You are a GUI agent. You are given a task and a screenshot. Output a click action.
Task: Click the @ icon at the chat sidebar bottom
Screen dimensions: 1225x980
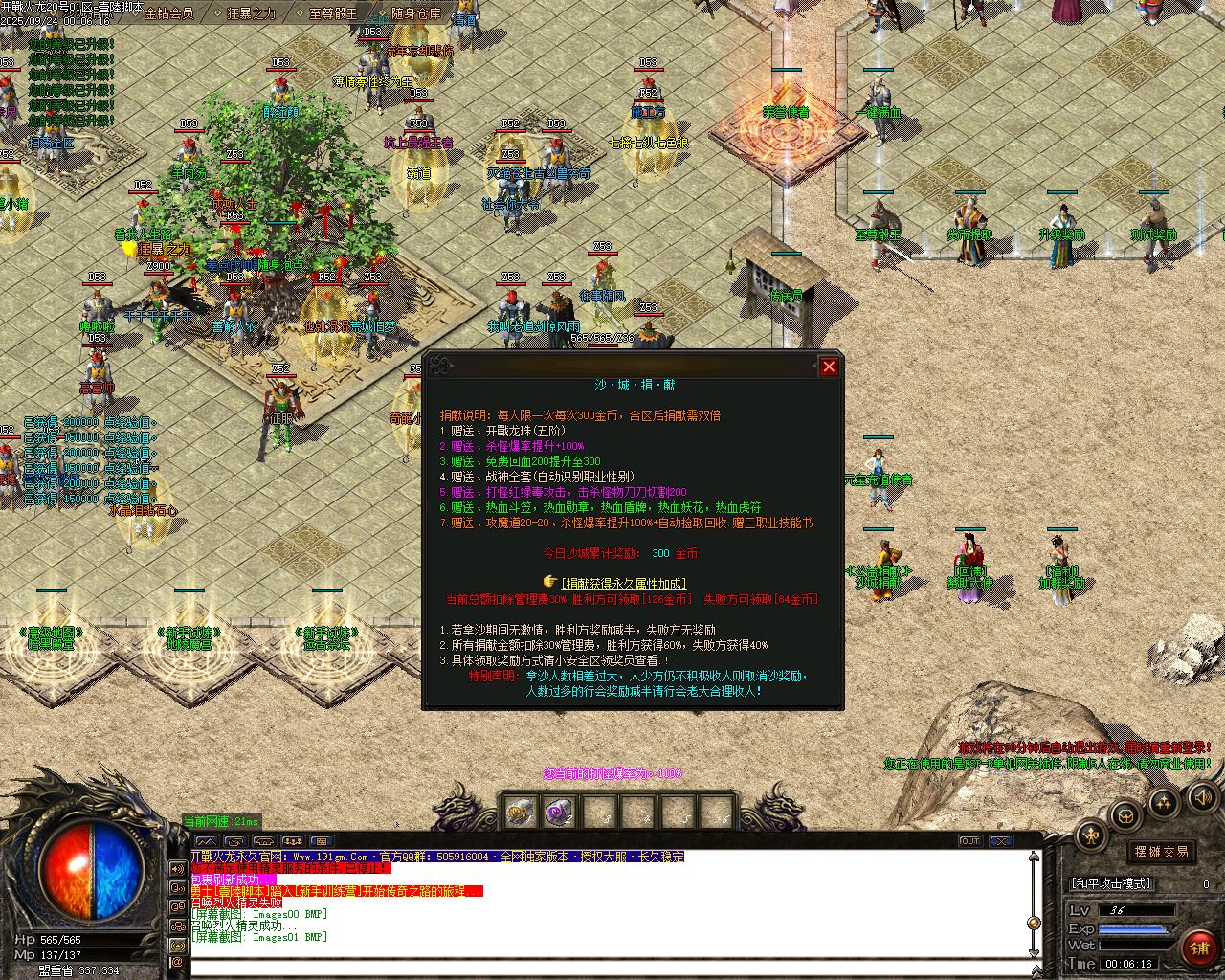178,963
